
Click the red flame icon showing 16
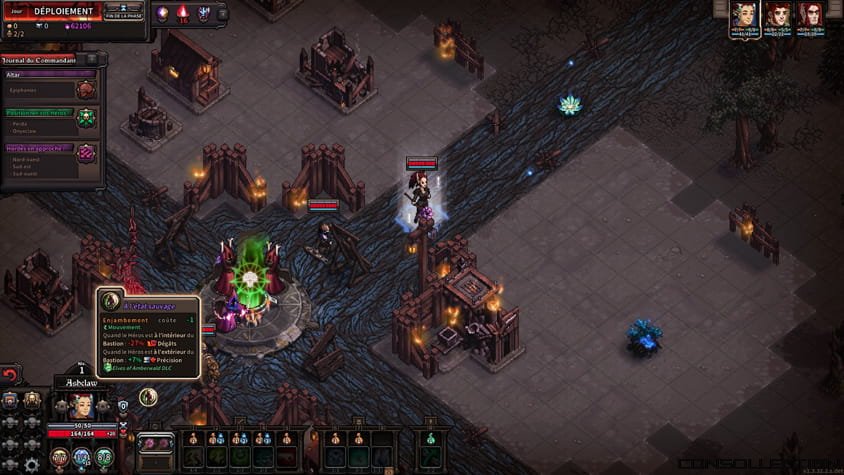[182, 13]
